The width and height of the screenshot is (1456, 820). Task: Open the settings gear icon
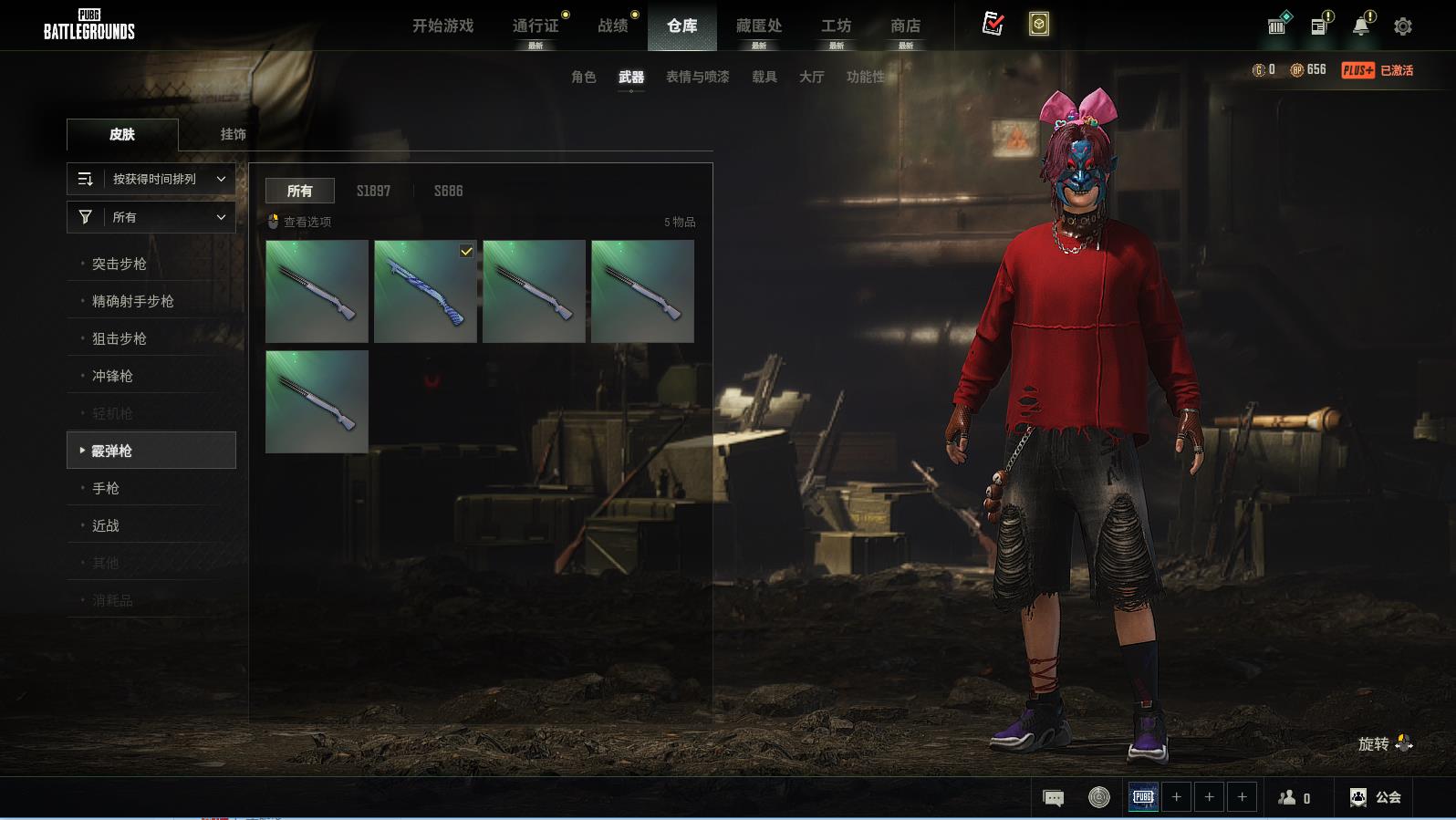1403,26
